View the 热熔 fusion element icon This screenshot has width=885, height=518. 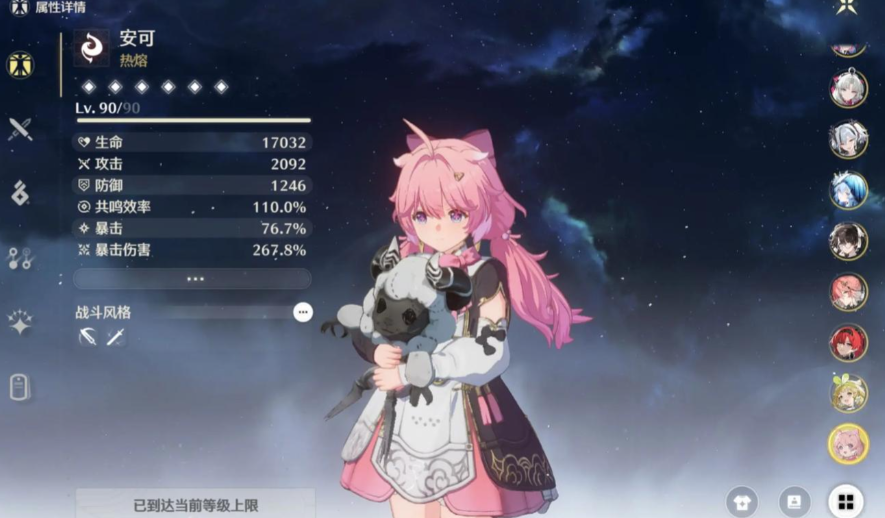(91, 48)
